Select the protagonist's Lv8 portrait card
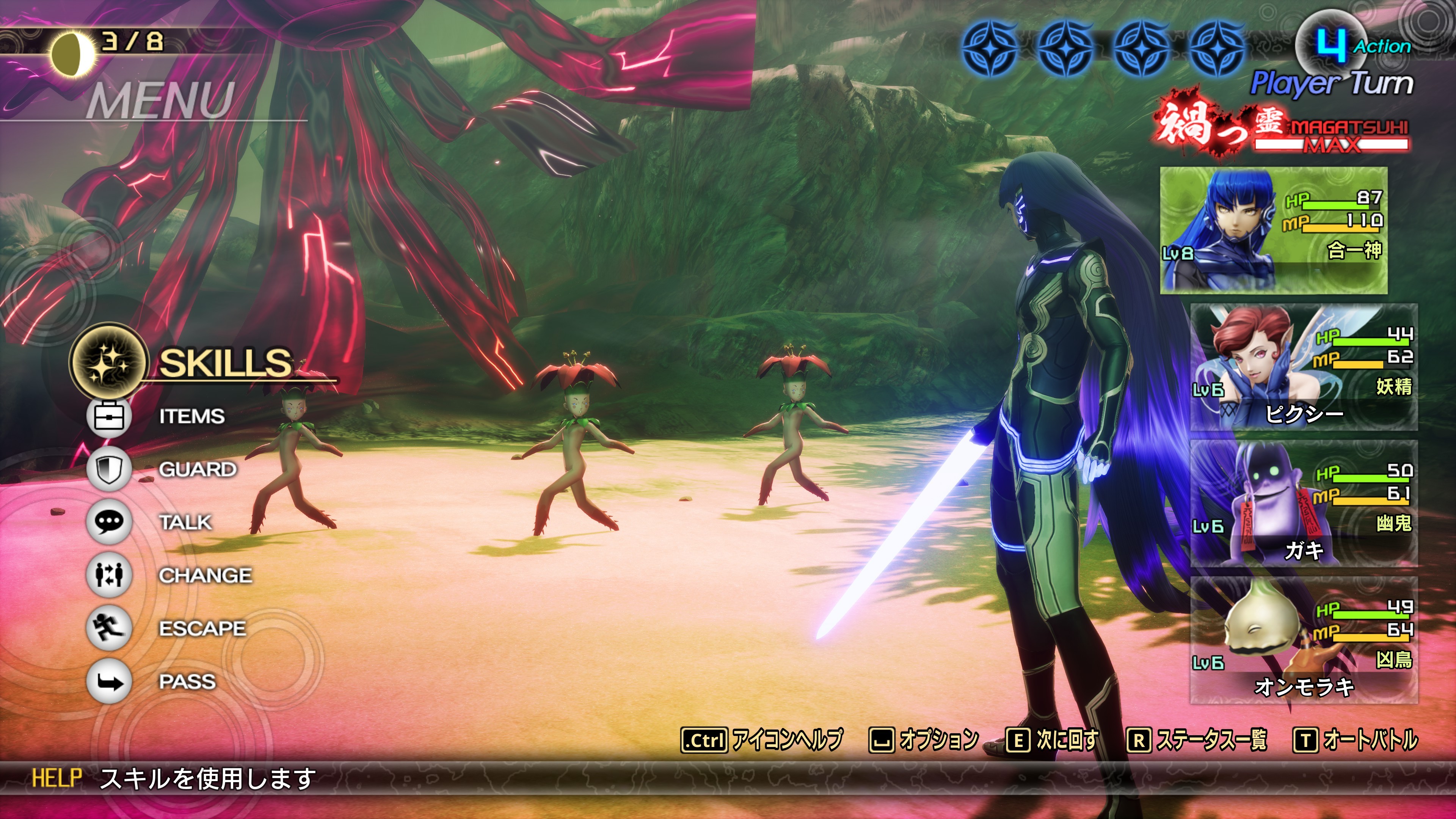The image size is (1456, 819). tap(1274, 230)
